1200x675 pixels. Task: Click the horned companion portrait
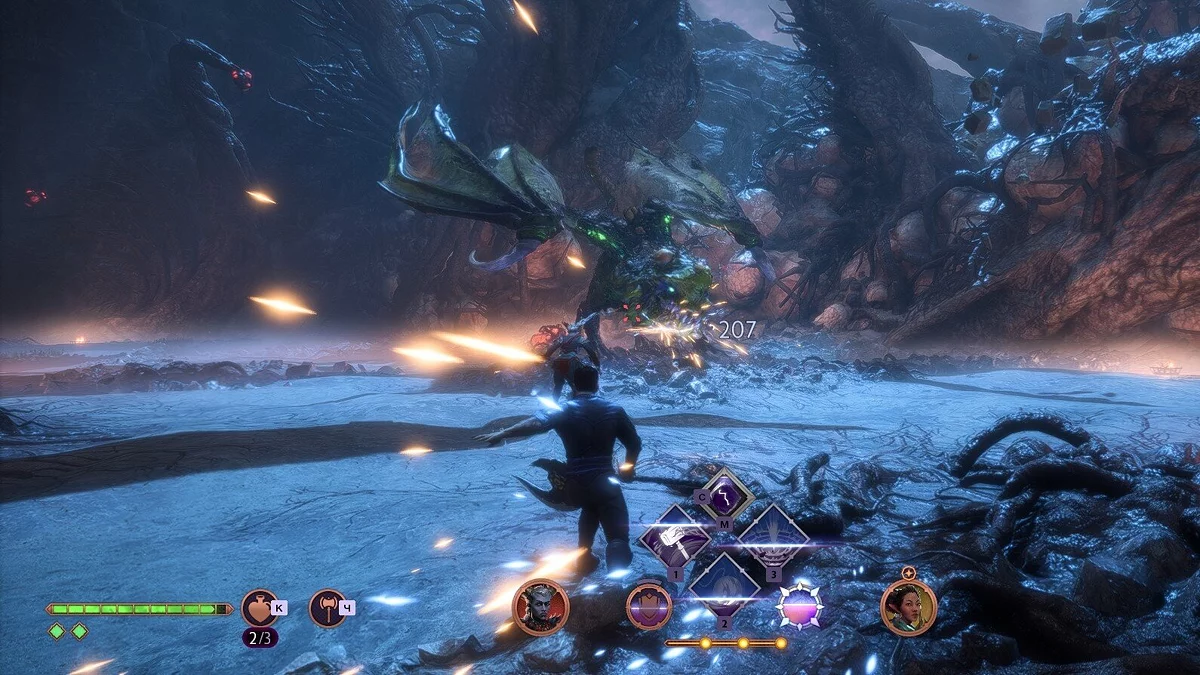(x=540, y=607)
